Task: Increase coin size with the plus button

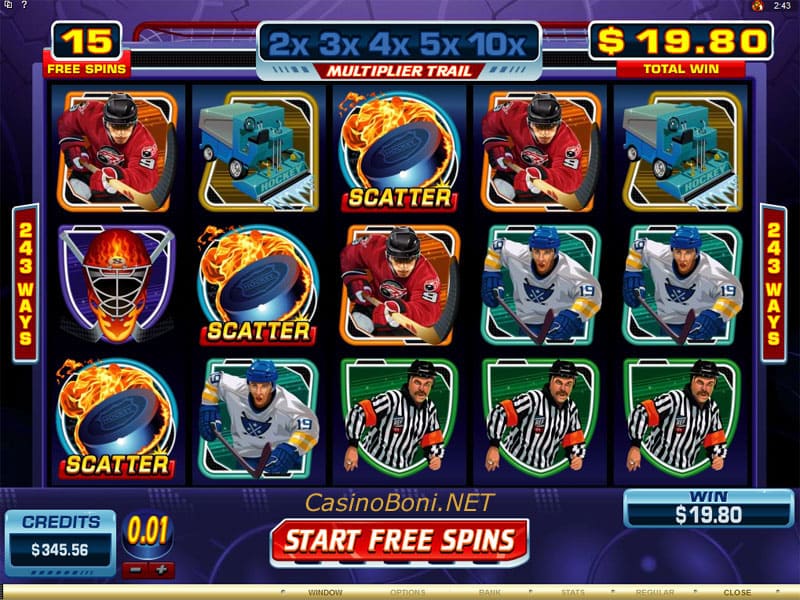Action: 162,570
